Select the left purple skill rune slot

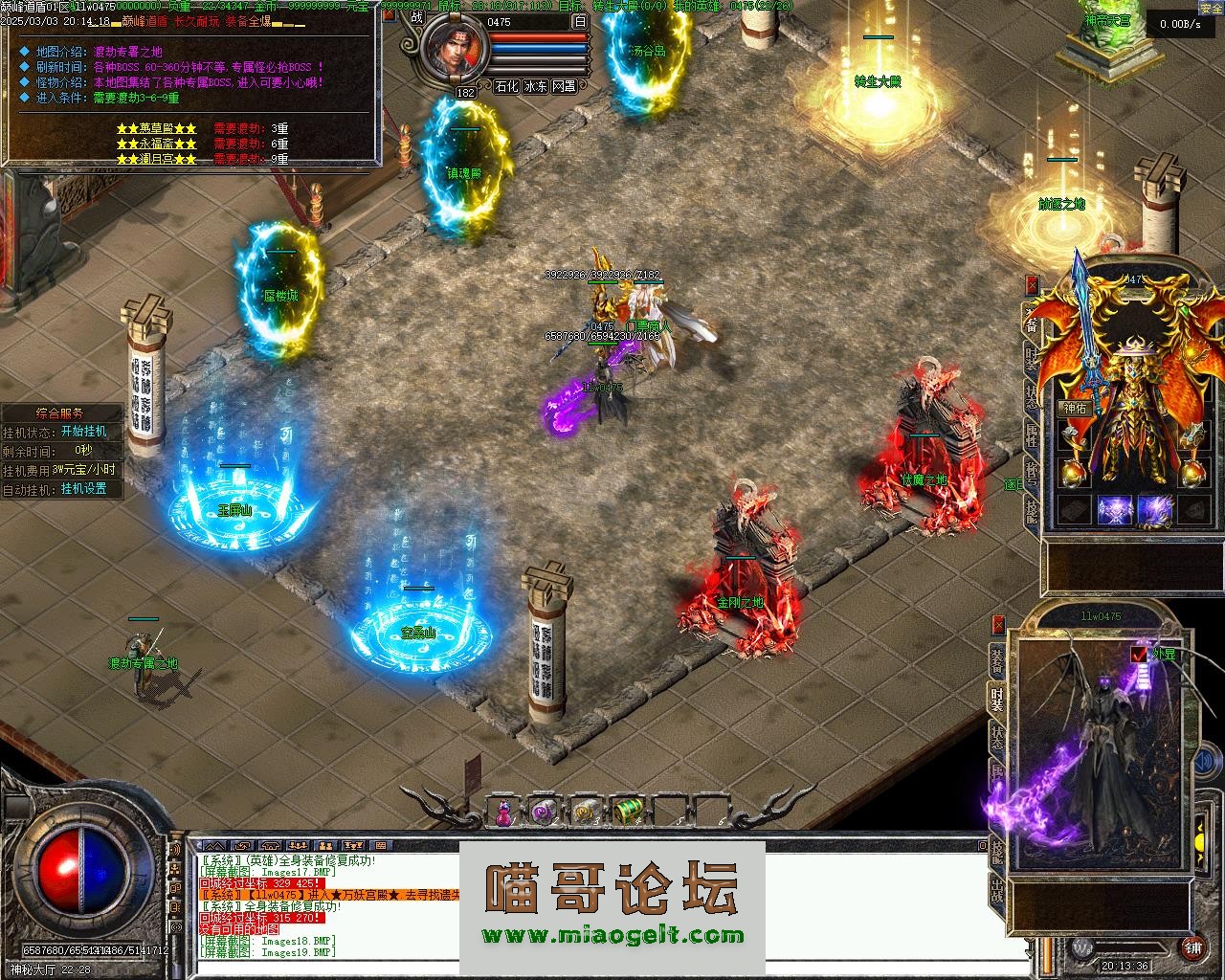(1115, 510)
